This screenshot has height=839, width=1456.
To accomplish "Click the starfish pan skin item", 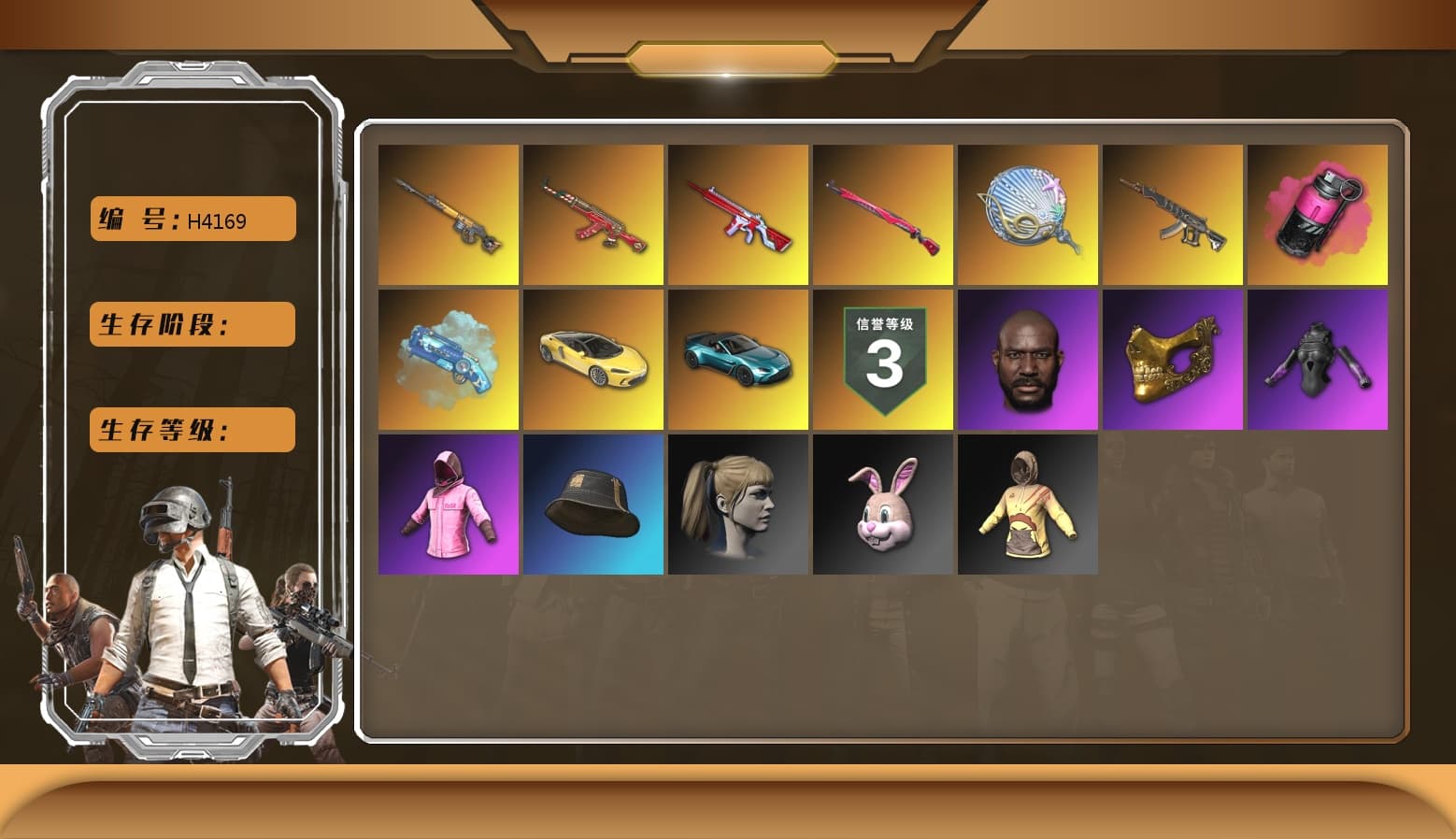I will click(1028, 213).
